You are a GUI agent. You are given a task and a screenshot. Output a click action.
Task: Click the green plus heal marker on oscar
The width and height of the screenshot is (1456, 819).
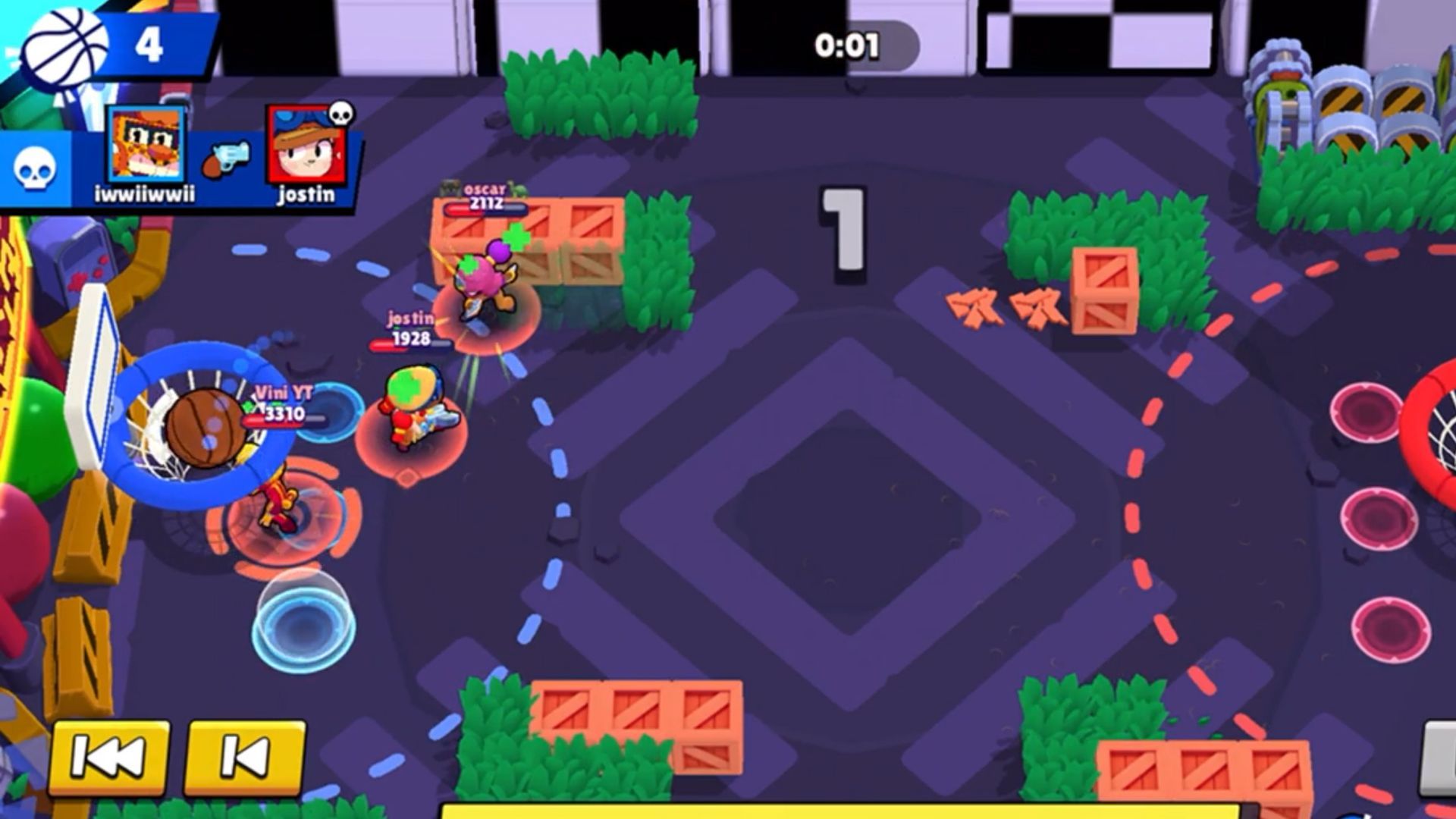(516, 237)
